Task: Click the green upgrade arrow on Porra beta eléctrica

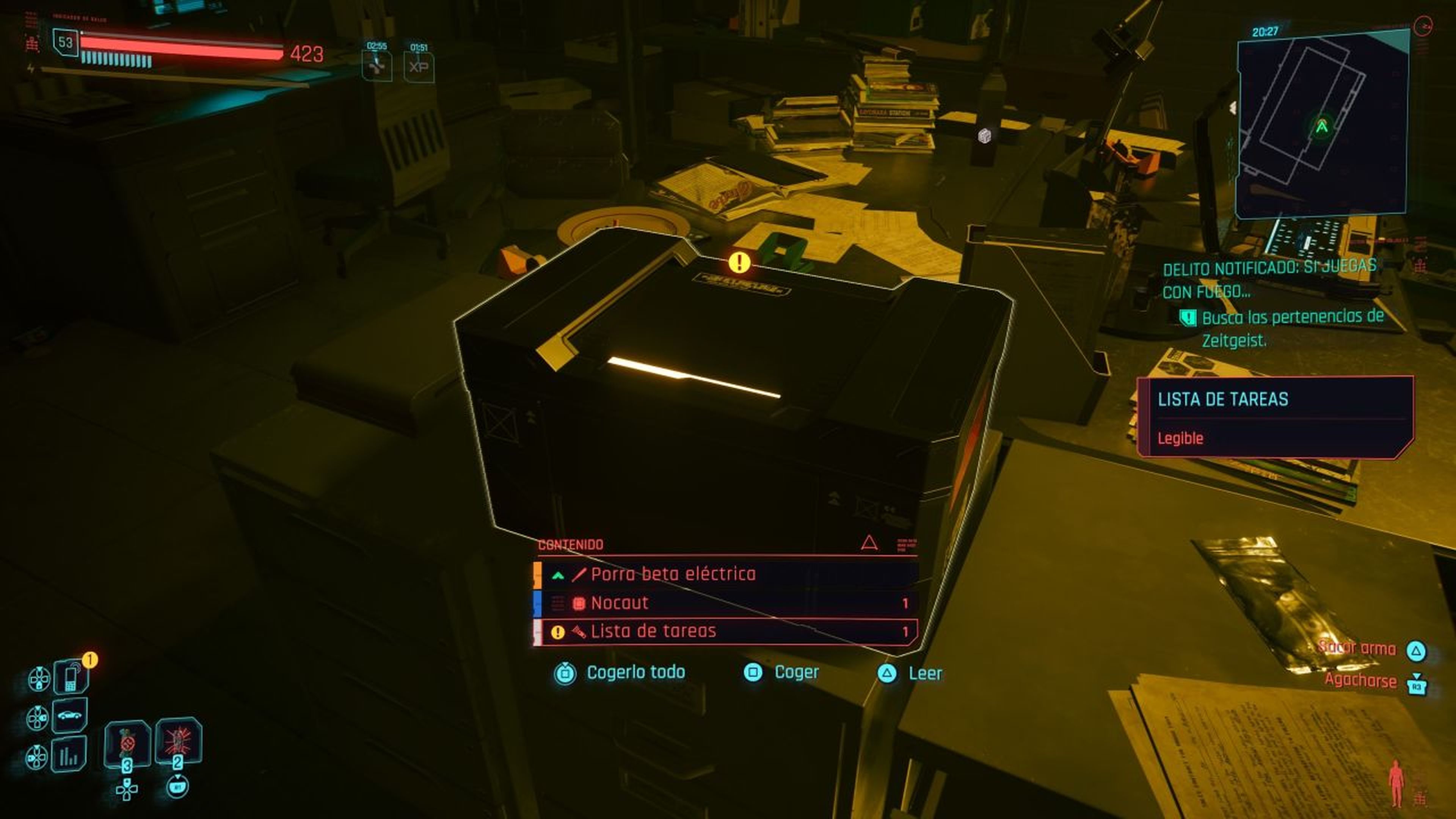Action: pyautogui.click(x=558, y=576)
